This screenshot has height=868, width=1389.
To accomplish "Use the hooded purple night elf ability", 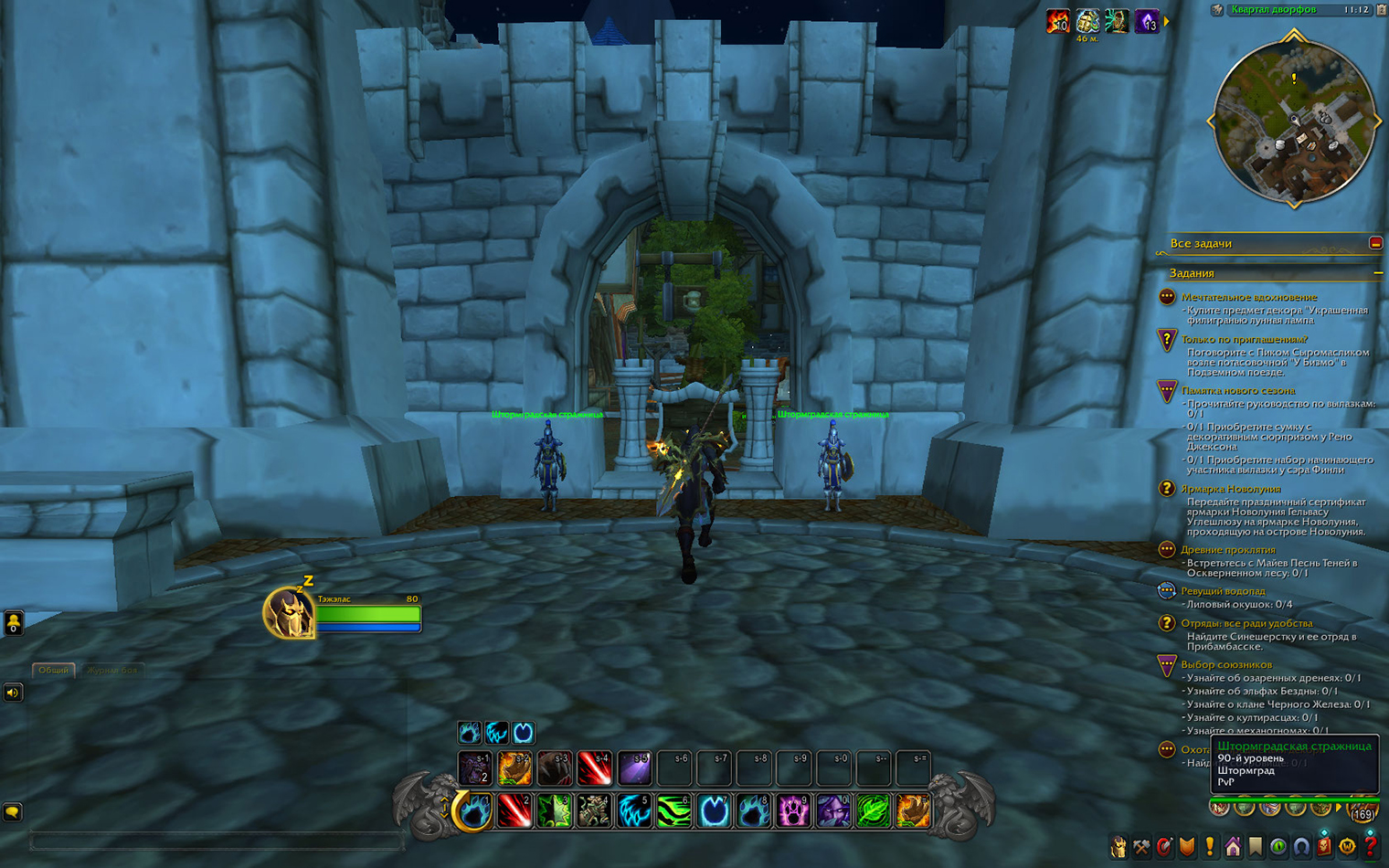I will tap(832, 810).
